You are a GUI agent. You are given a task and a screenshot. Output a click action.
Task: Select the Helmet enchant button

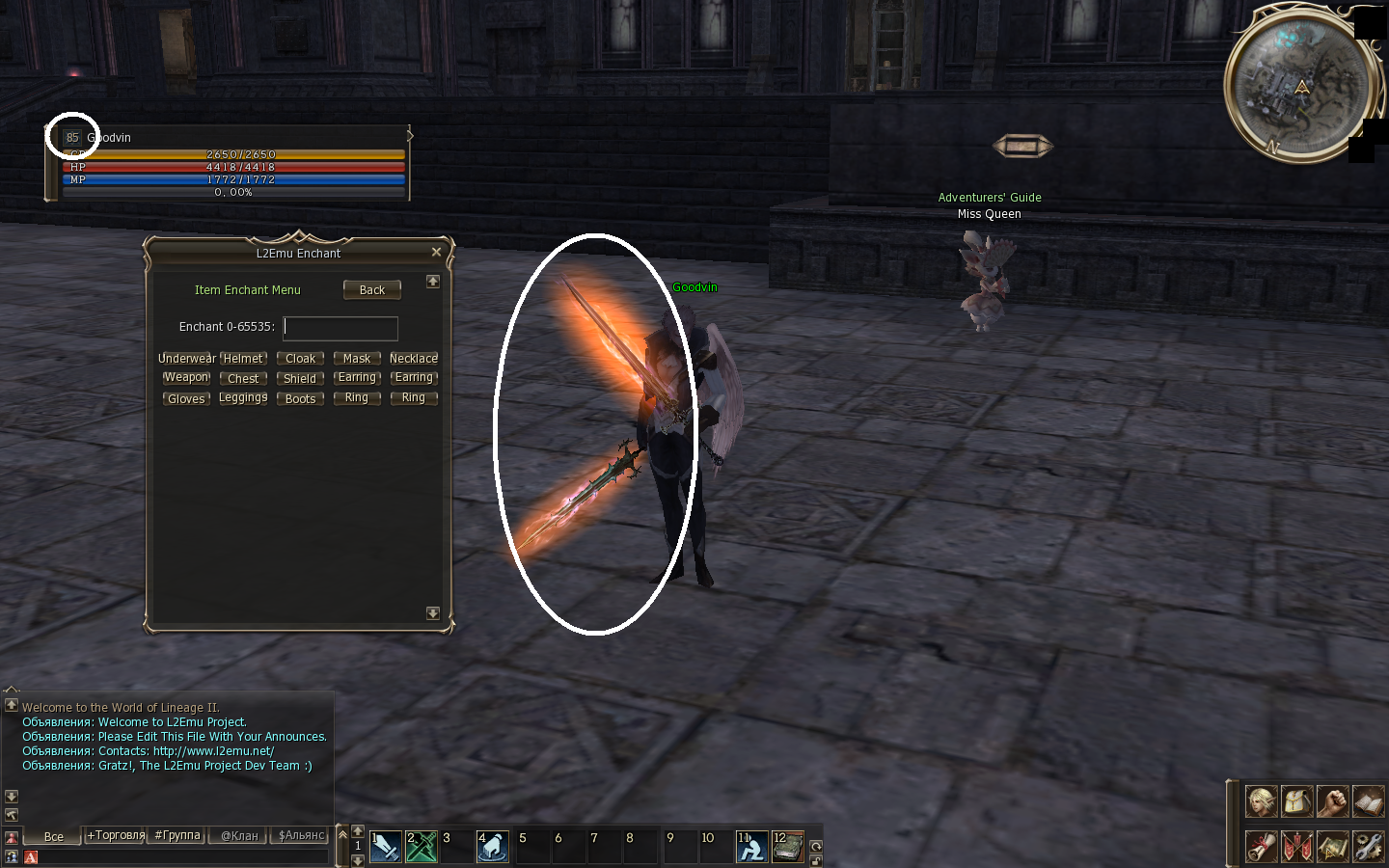click(x=243, y=359)
